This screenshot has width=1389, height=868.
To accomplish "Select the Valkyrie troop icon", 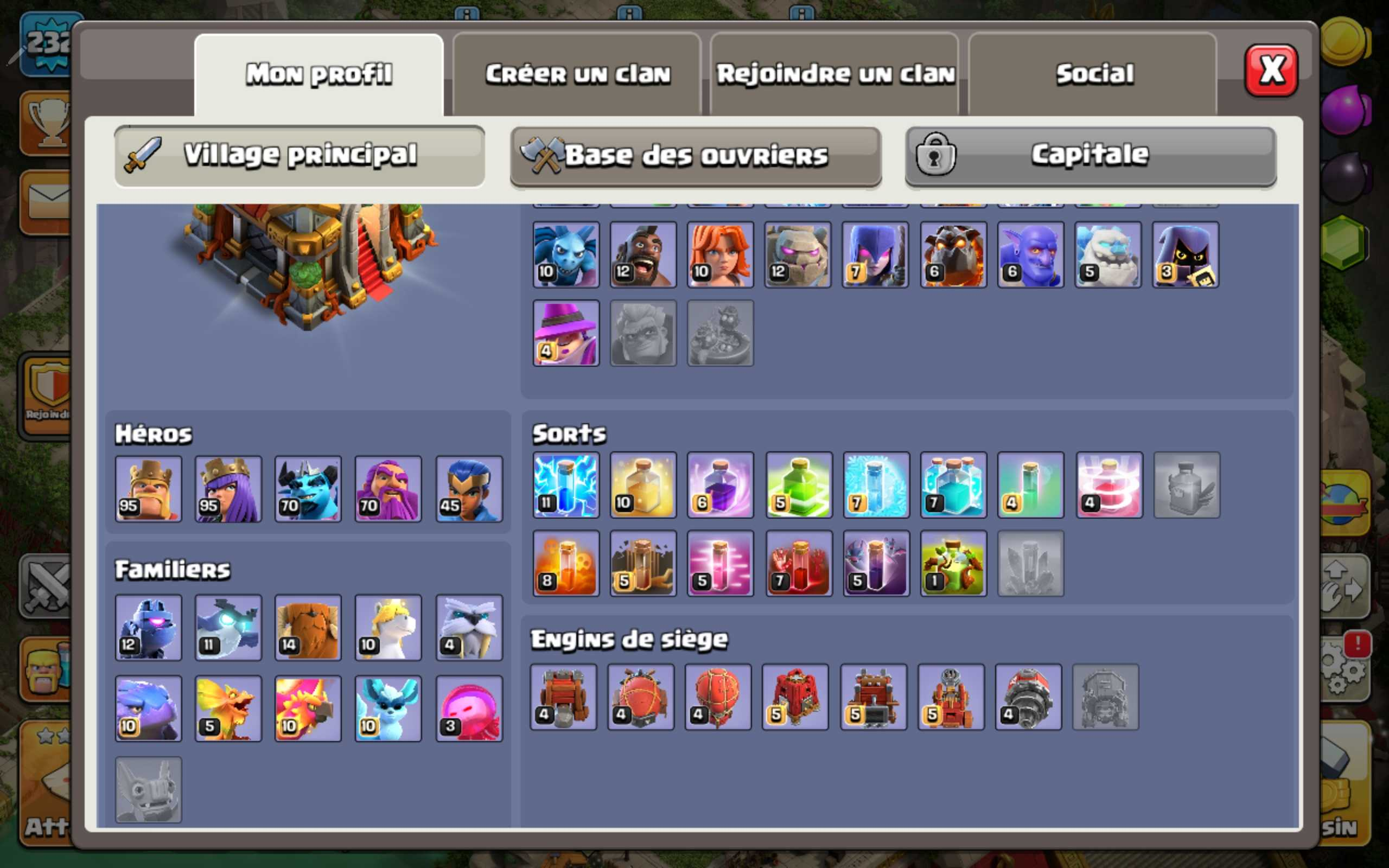I will 721,254.
